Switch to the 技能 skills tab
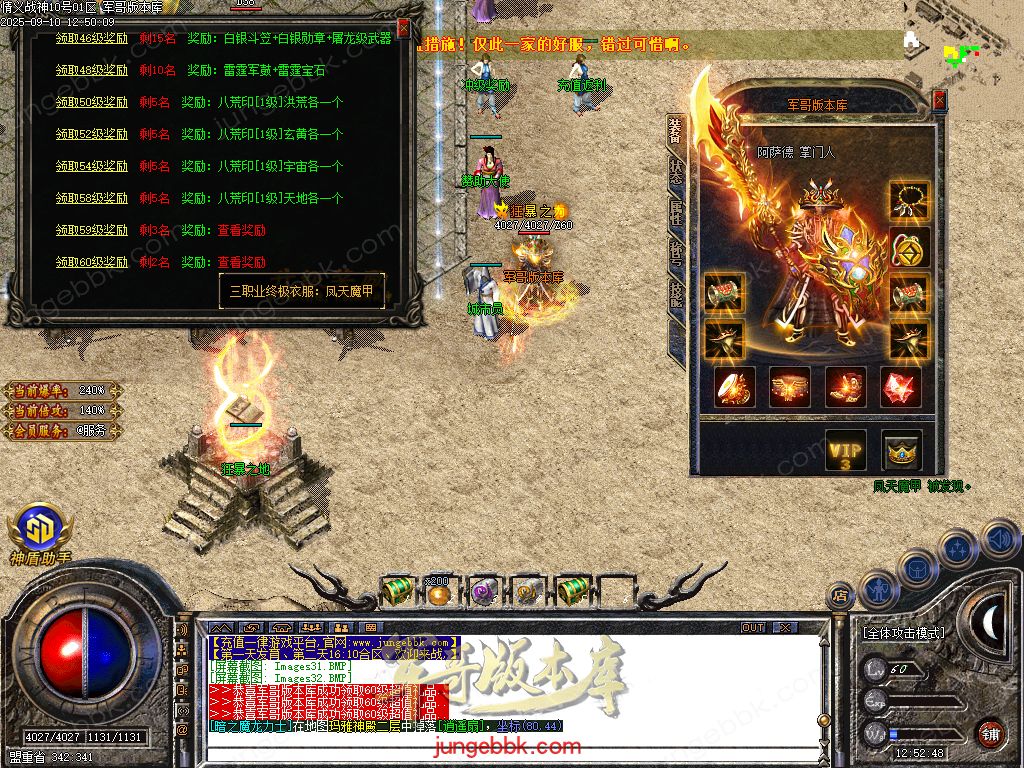This screenshot has height=768, width=1024. pyautogui.click(x=676, y=292)
